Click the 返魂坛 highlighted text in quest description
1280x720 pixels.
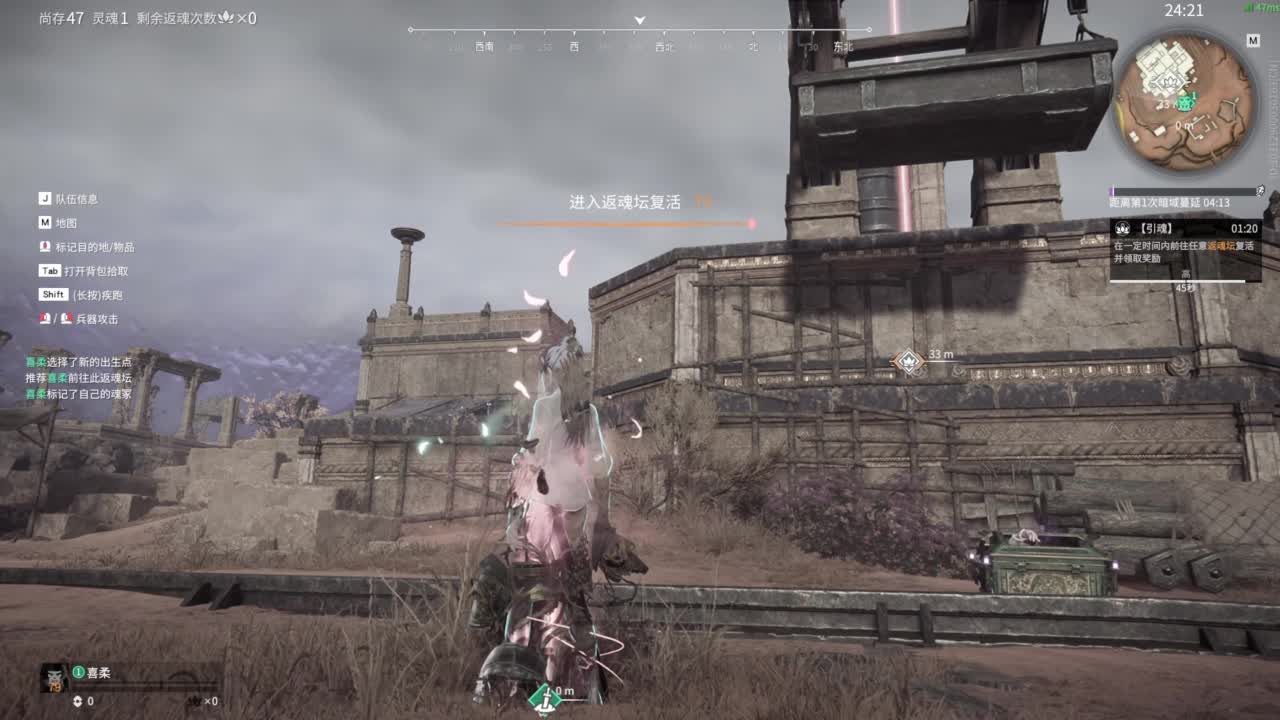(1220, 247)
